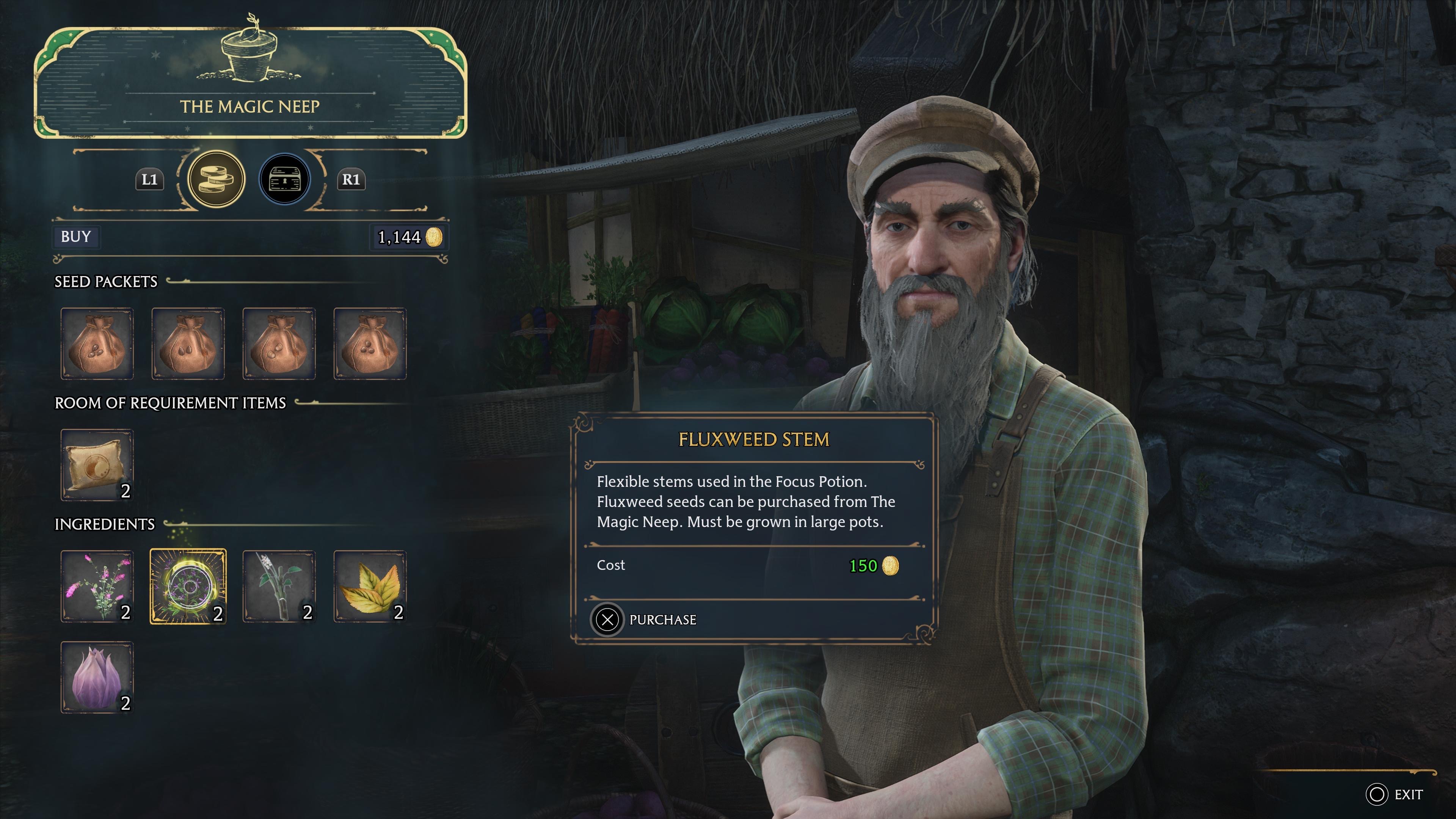1456x819 pixels.
Task: Open the treasure chest Sell tab
Action: pyautogui.click(x=284, y=179)
